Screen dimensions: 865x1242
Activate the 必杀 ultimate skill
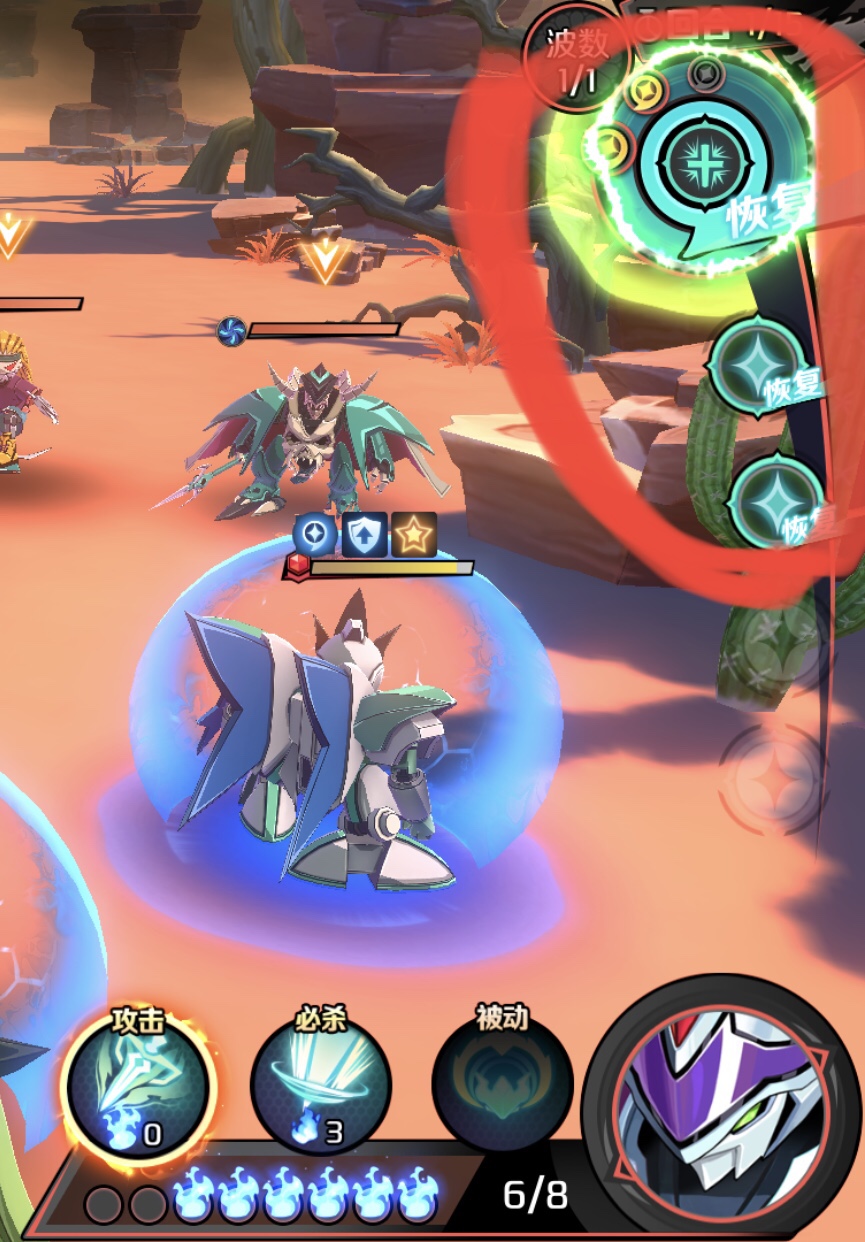pos(320,1085)
